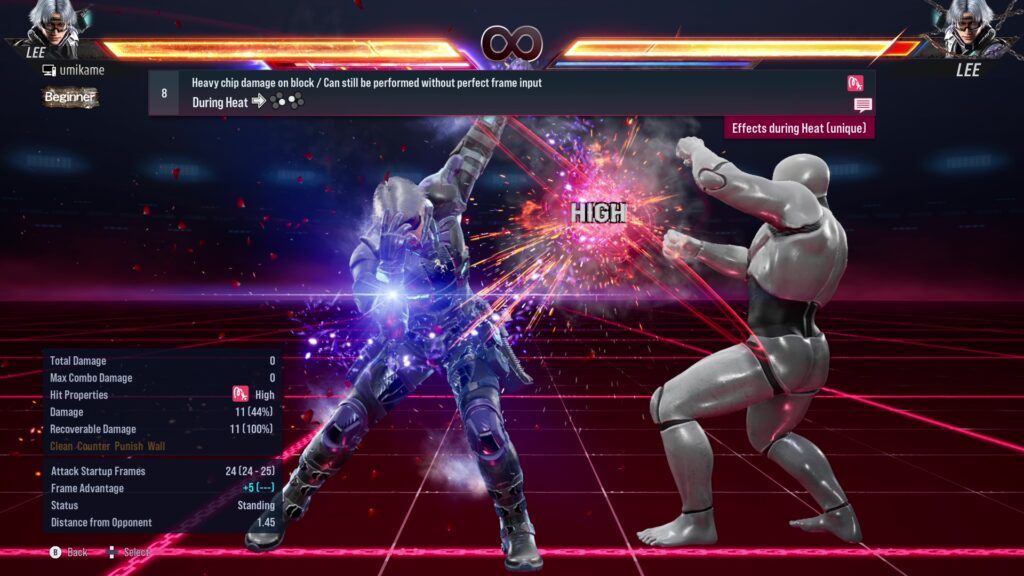
Task: Click the Effects during Heat (unique) label
Action: tap(799, 128)
